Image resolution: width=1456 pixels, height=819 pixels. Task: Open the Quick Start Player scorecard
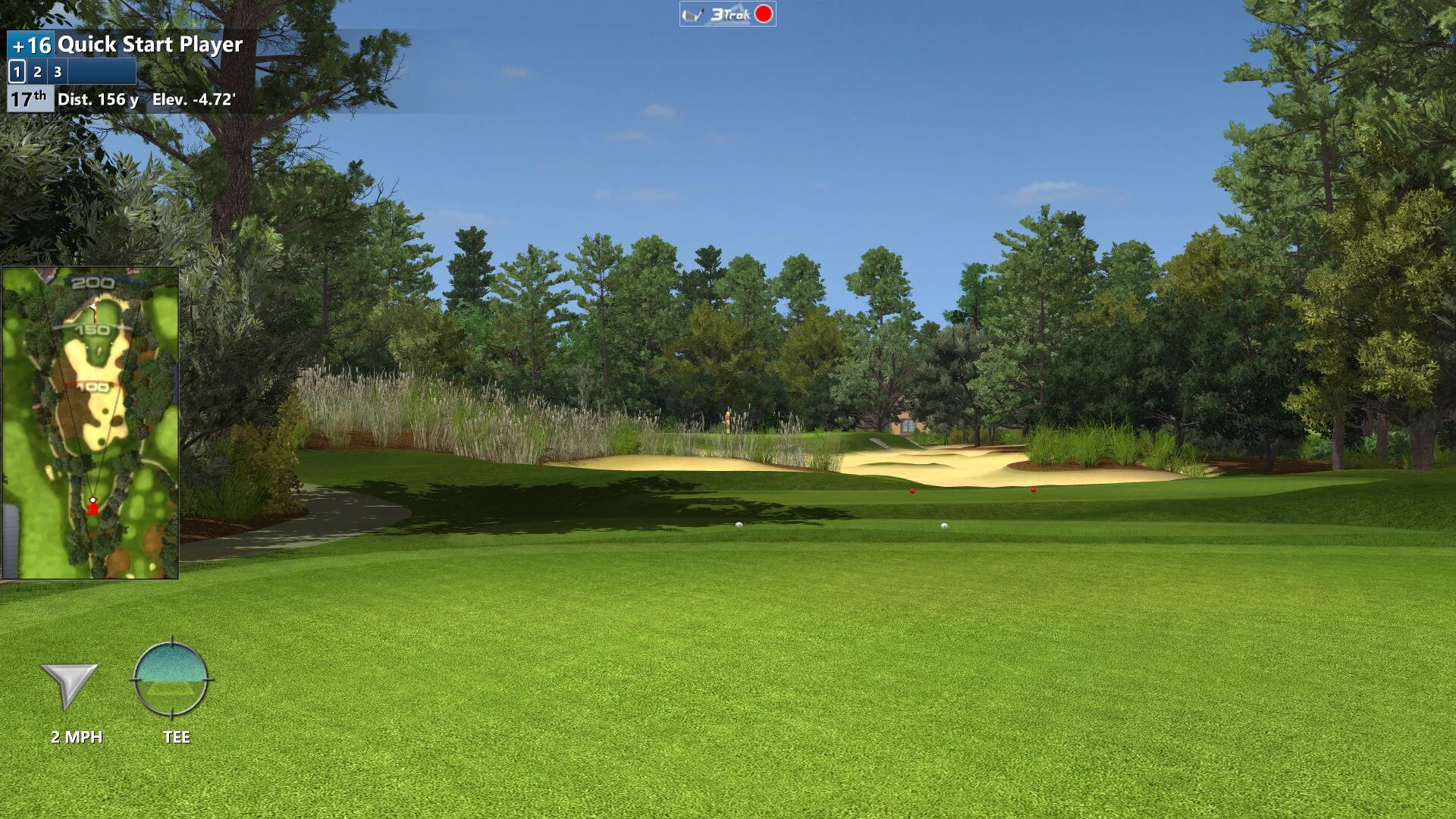[149, 45]
